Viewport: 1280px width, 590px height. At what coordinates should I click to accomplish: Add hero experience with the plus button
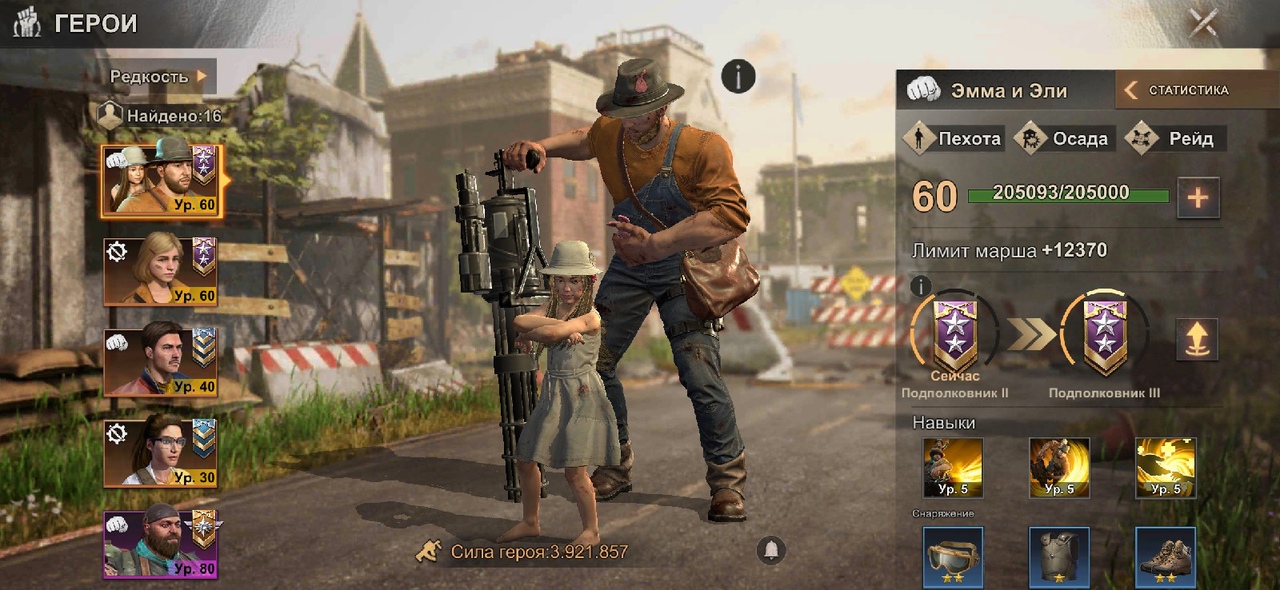1197,197
